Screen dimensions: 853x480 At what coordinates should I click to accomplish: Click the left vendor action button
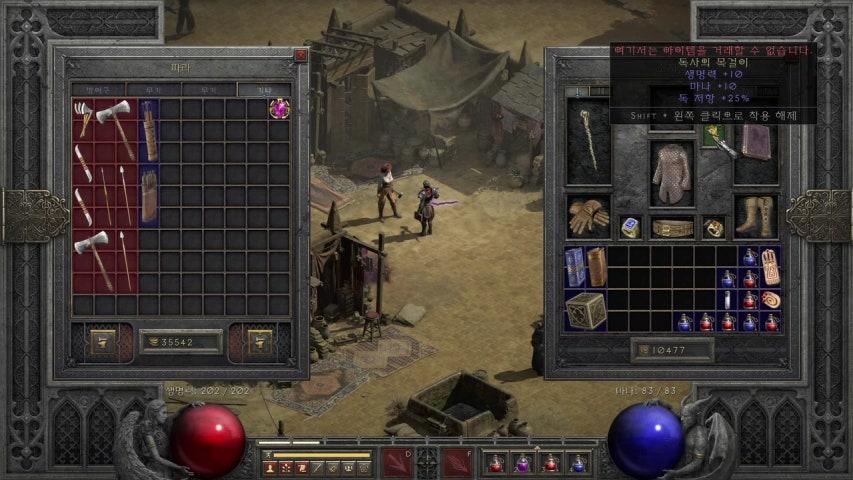pos(103,341)
